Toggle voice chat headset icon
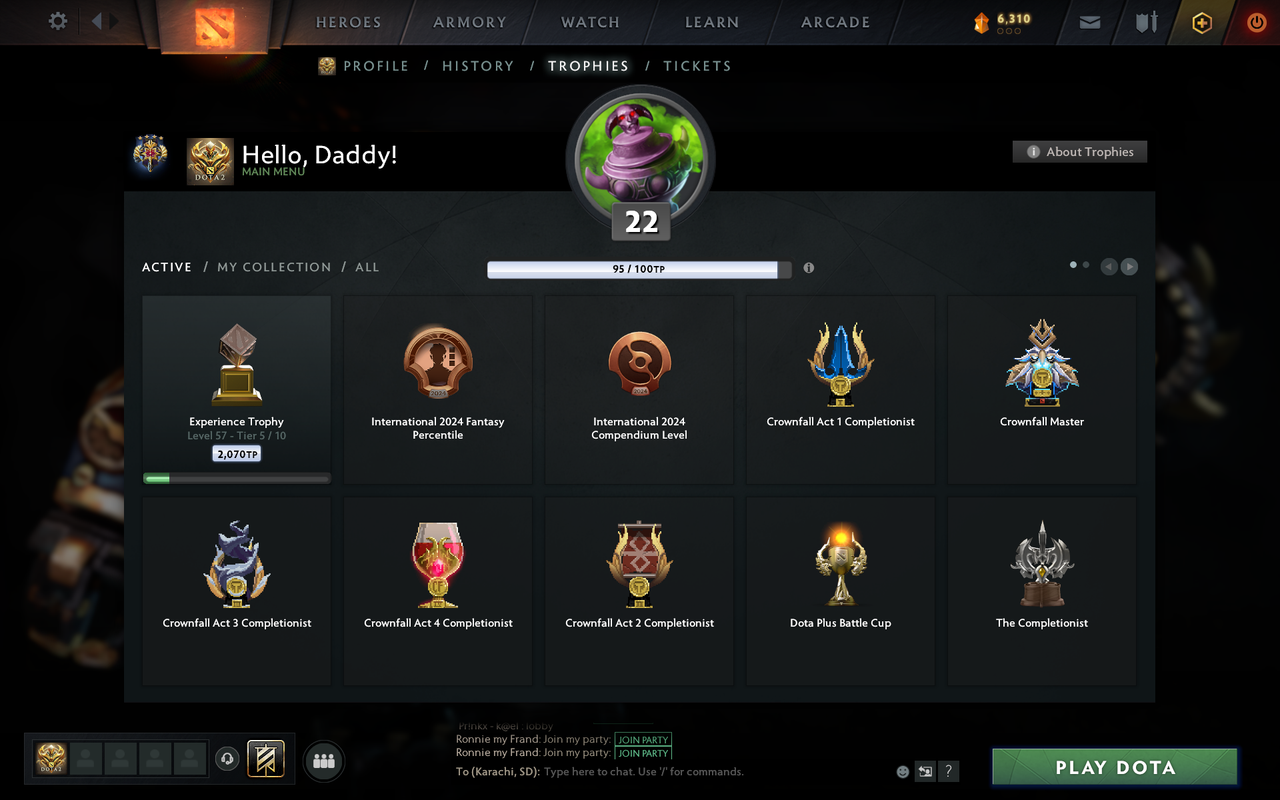Screen dimensions: 1280x800 point(229,759)
